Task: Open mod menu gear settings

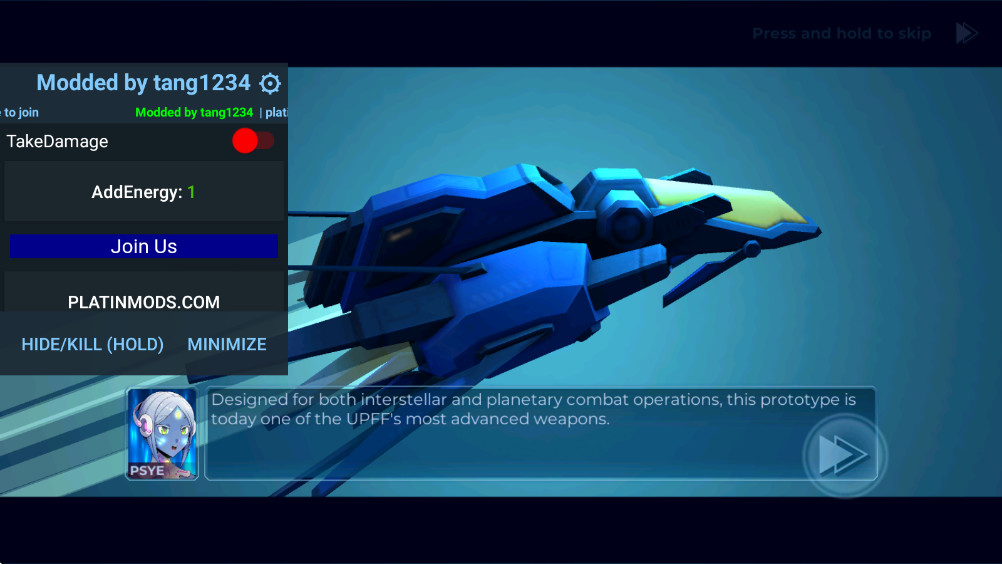Action: click(x=270, y=83)
